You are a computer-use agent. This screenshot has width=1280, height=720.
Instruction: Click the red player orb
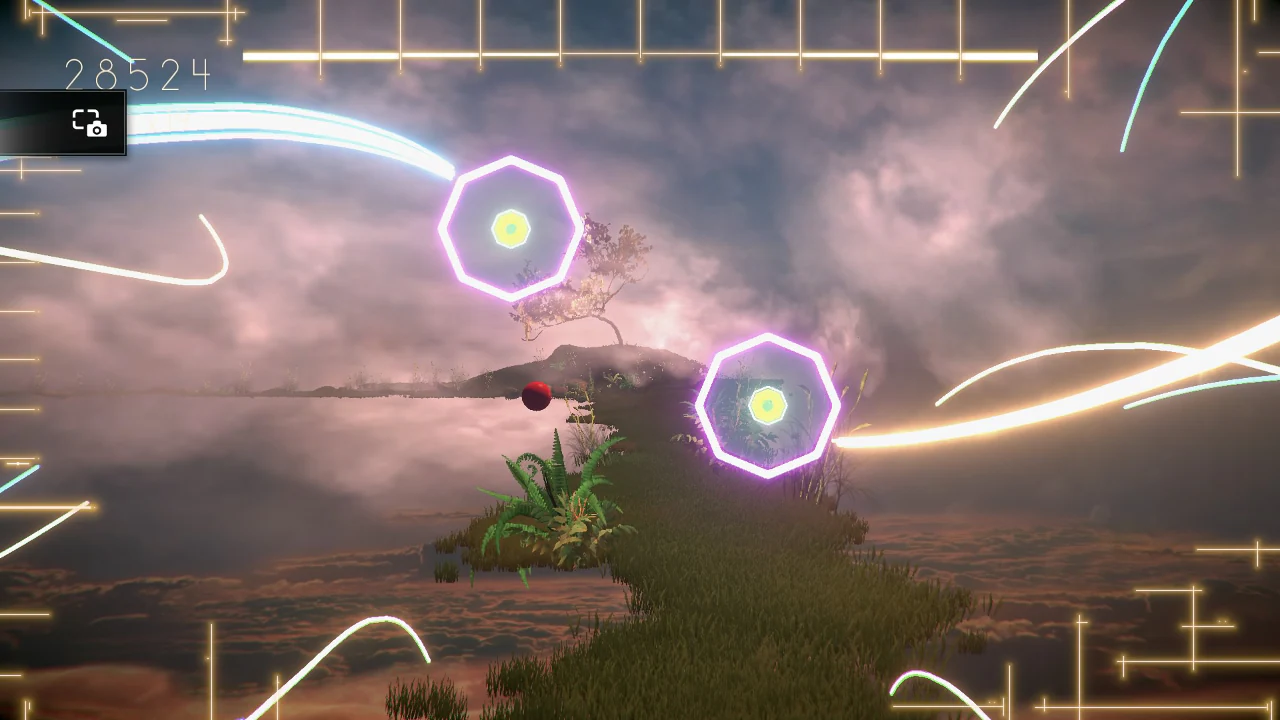tap(534, 398)
